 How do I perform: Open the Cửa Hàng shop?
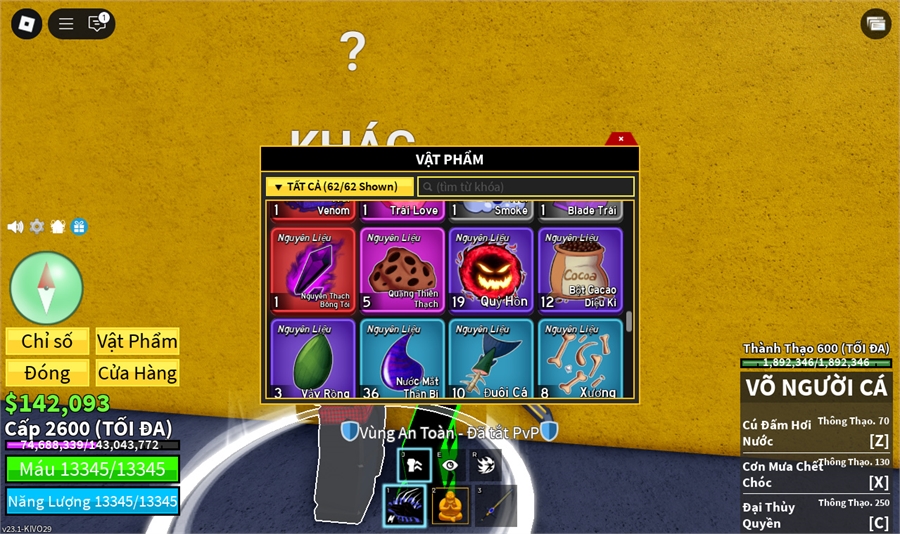point(137,373)
